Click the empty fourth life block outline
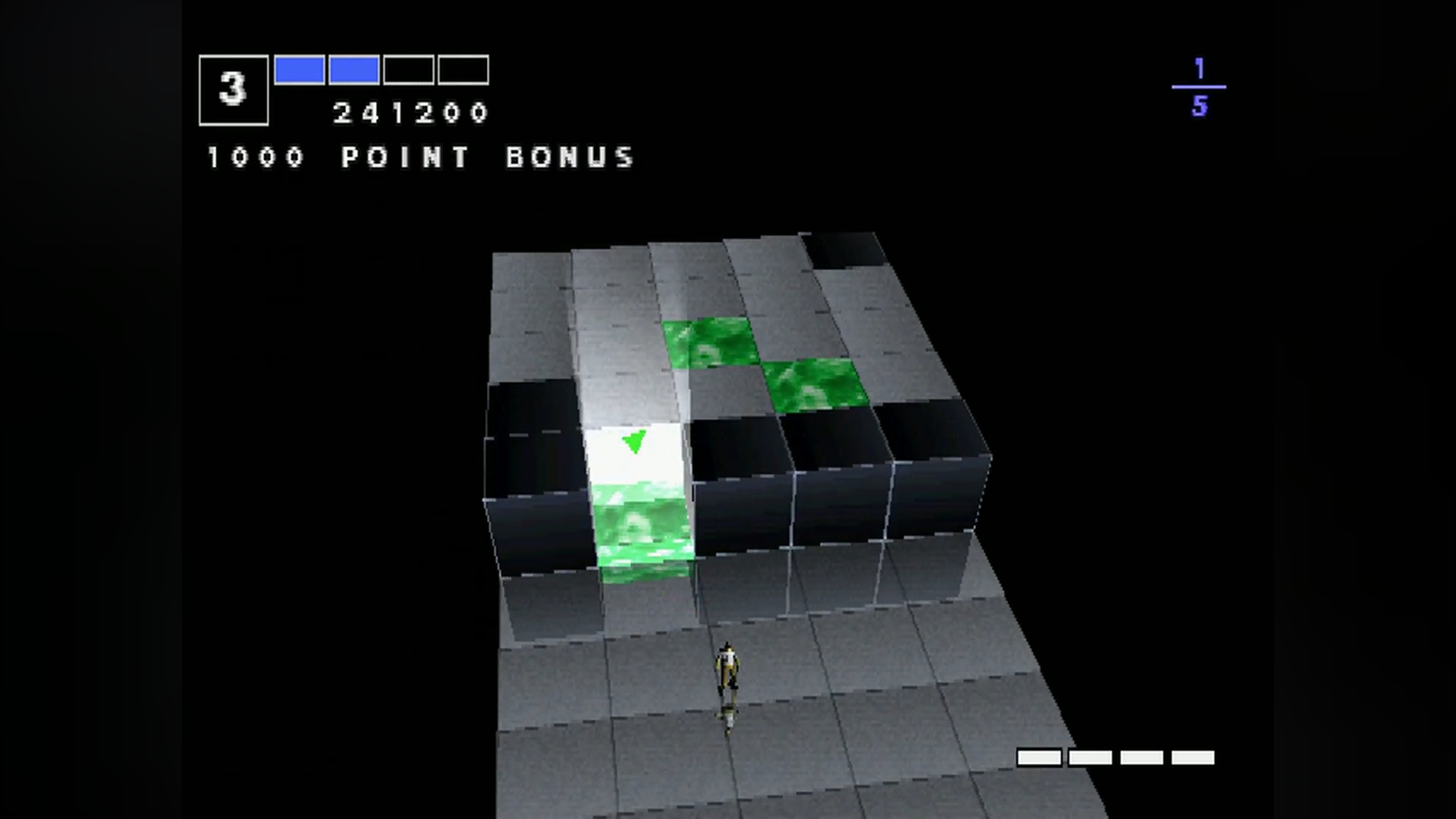 463,70
